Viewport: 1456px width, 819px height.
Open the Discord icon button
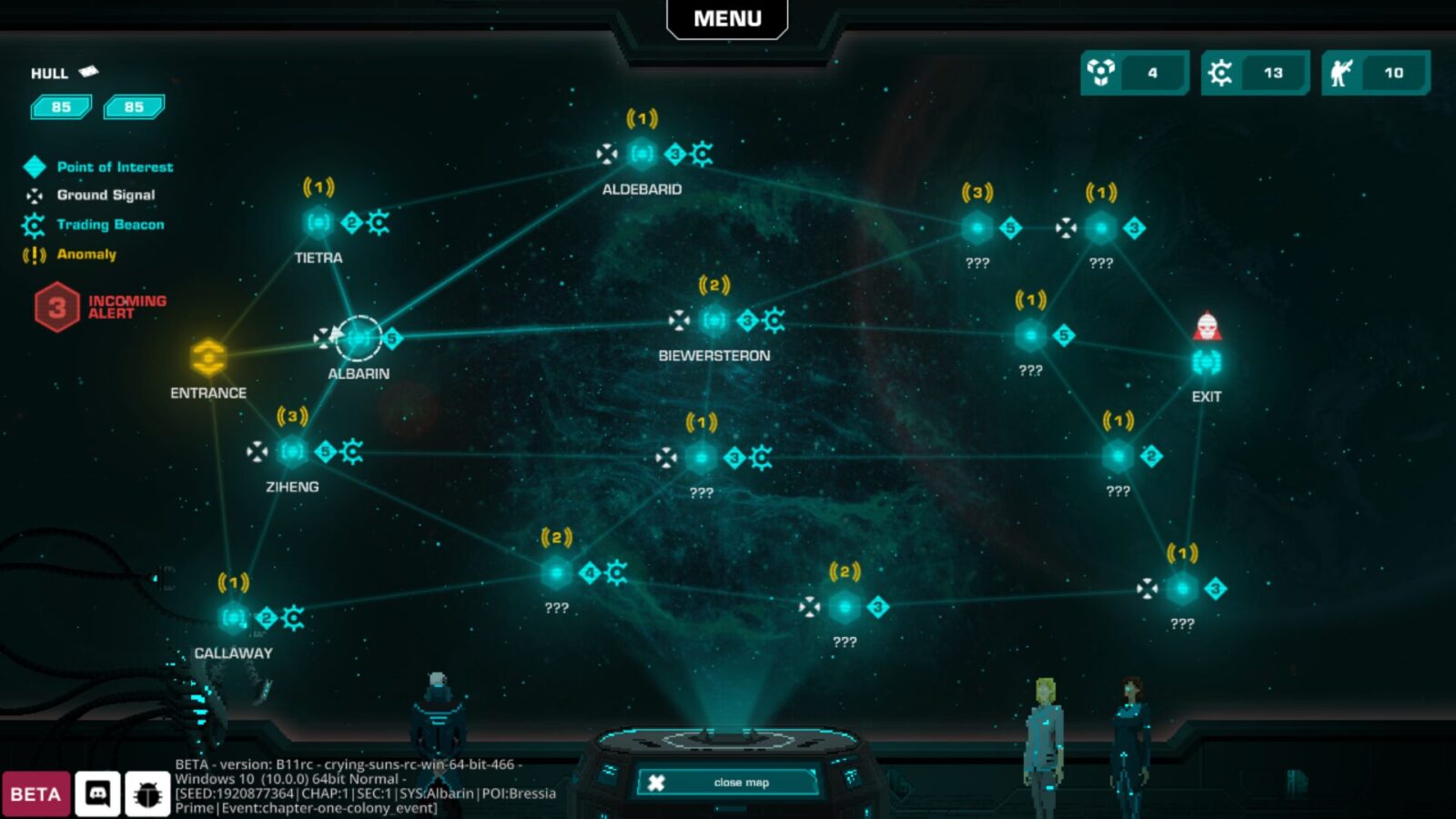pos(97,794)
